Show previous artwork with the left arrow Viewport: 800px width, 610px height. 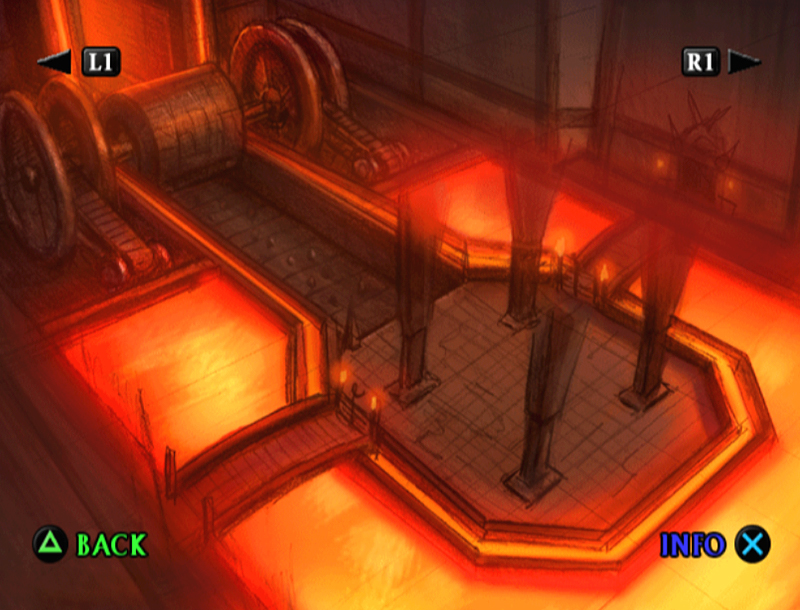pyautogui.click(x=54, y=62)
